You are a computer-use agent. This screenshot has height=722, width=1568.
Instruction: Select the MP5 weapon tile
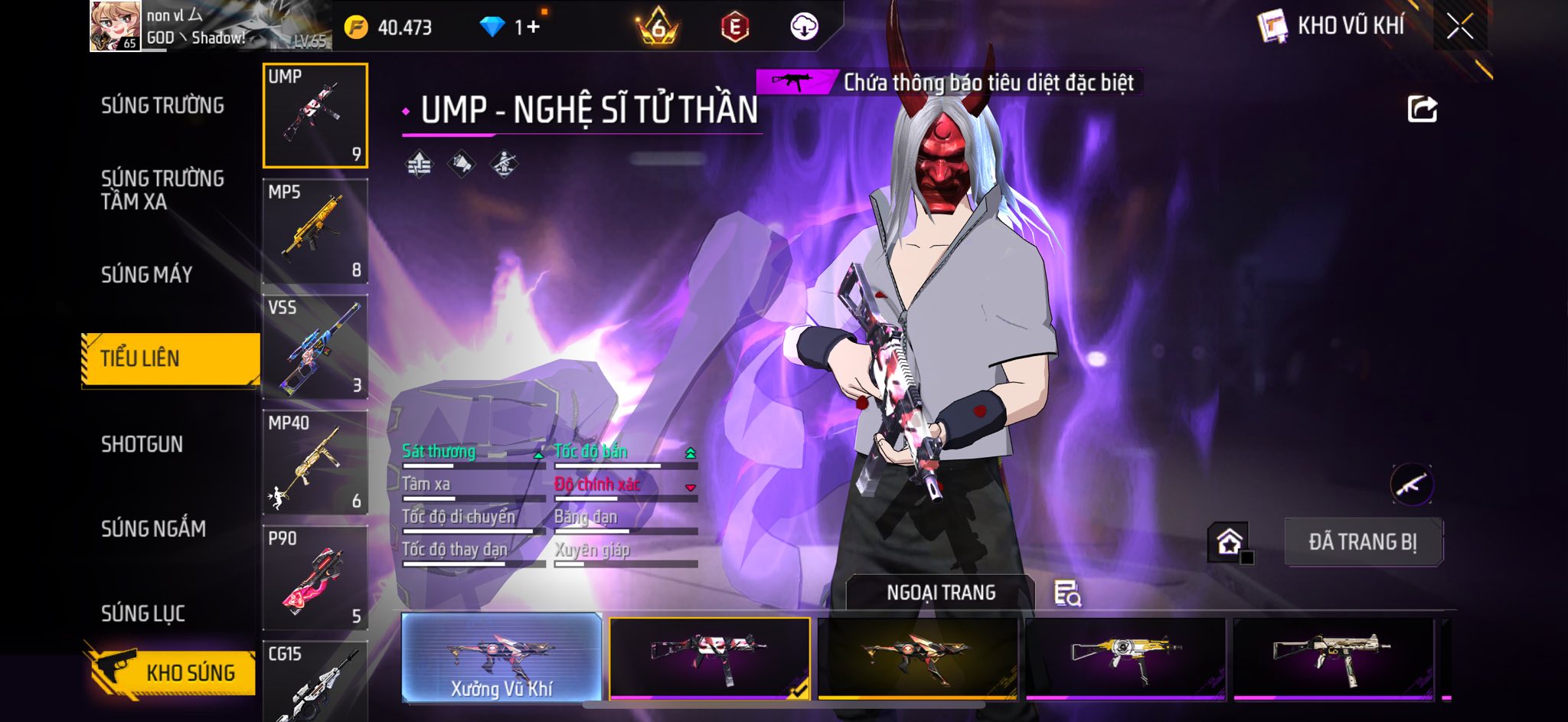coord(315,231)
